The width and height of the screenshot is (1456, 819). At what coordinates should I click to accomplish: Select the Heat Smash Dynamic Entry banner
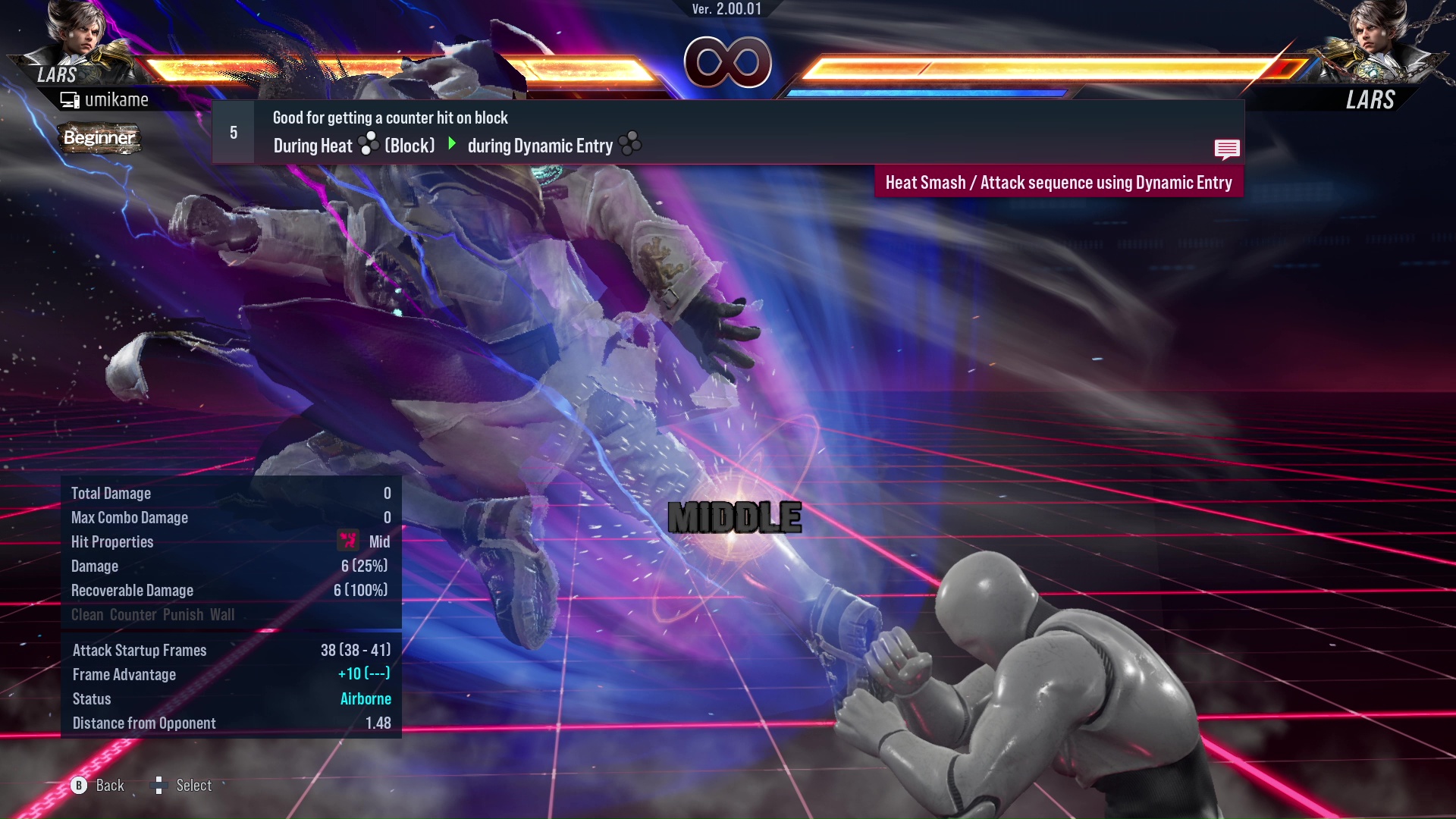click(x=1059, y=182)
